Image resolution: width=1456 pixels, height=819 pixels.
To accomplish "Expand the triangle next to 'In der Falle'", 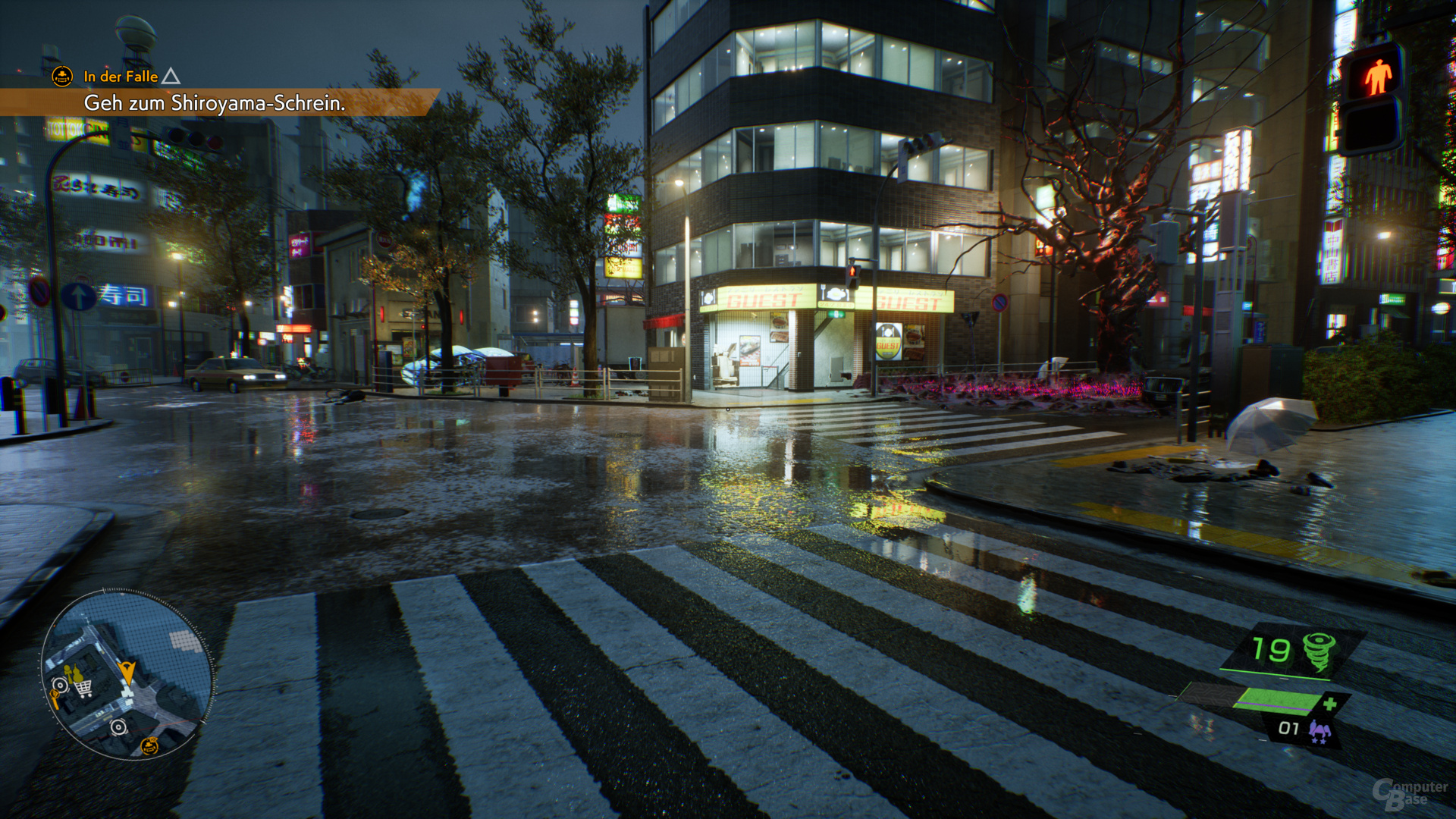I will (x=171, y=76).
